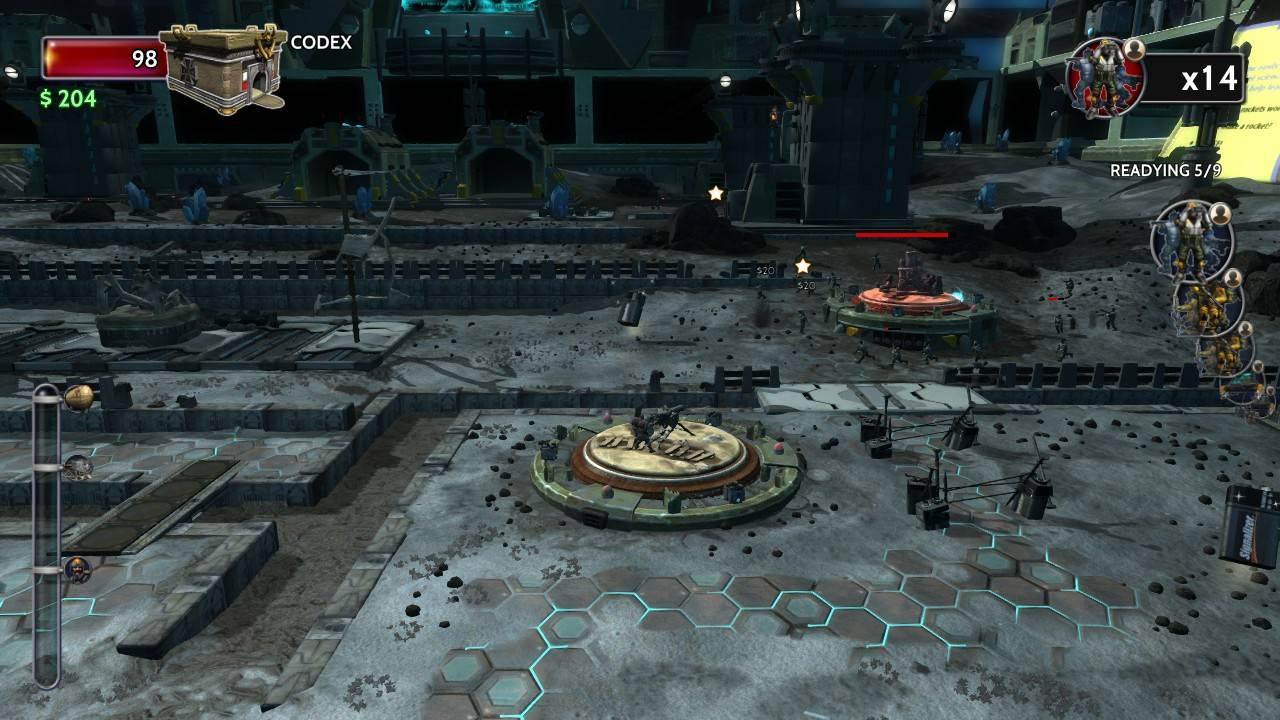The image size is (1280, 720).
Task: Select the current wave soldier icon
Action: pos(1105,77)
